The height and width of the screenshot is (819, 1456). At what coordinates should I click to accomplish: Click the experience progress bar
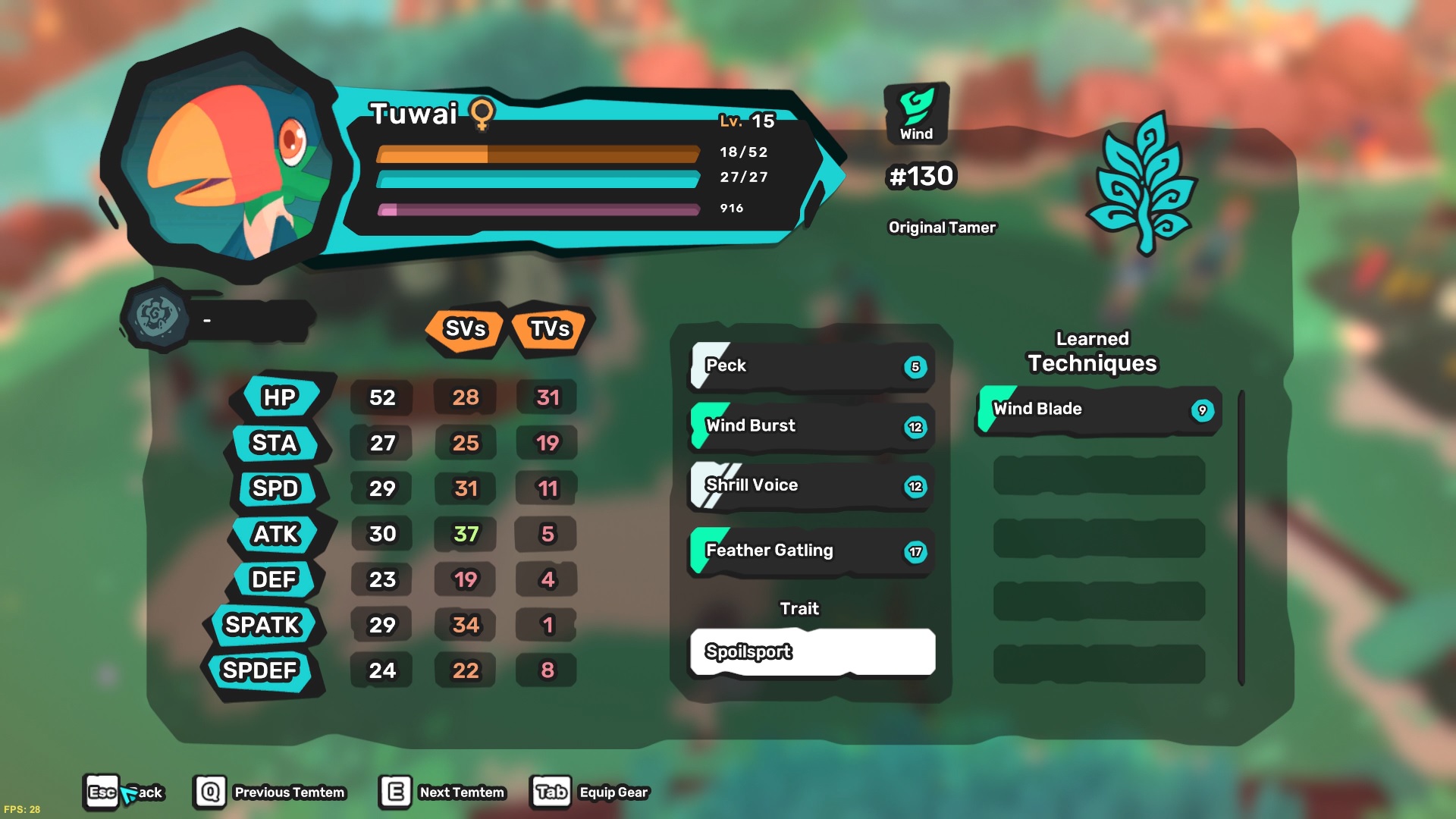[538, 209]
